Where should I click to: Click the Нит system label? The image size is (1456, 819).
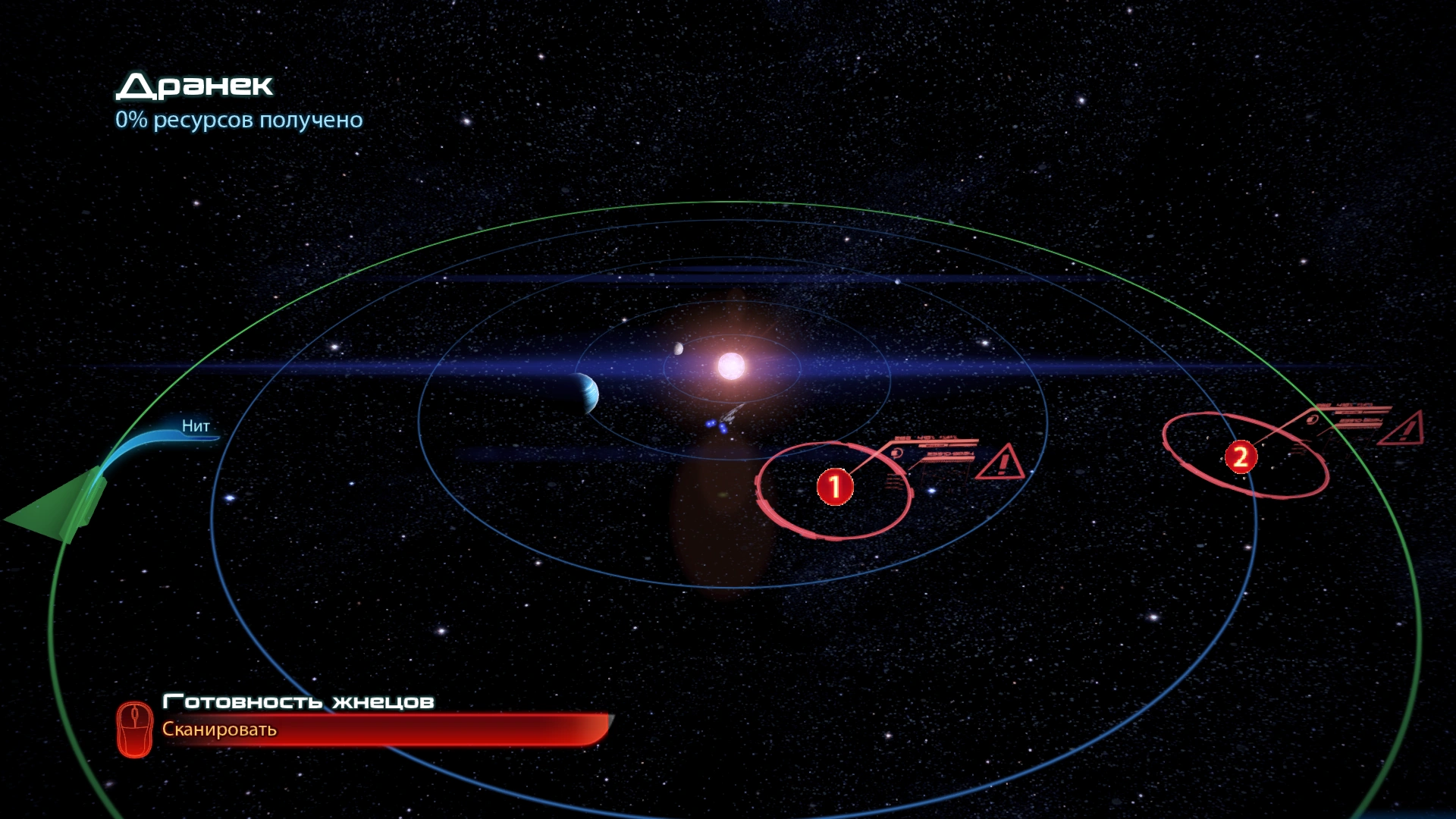196,426
